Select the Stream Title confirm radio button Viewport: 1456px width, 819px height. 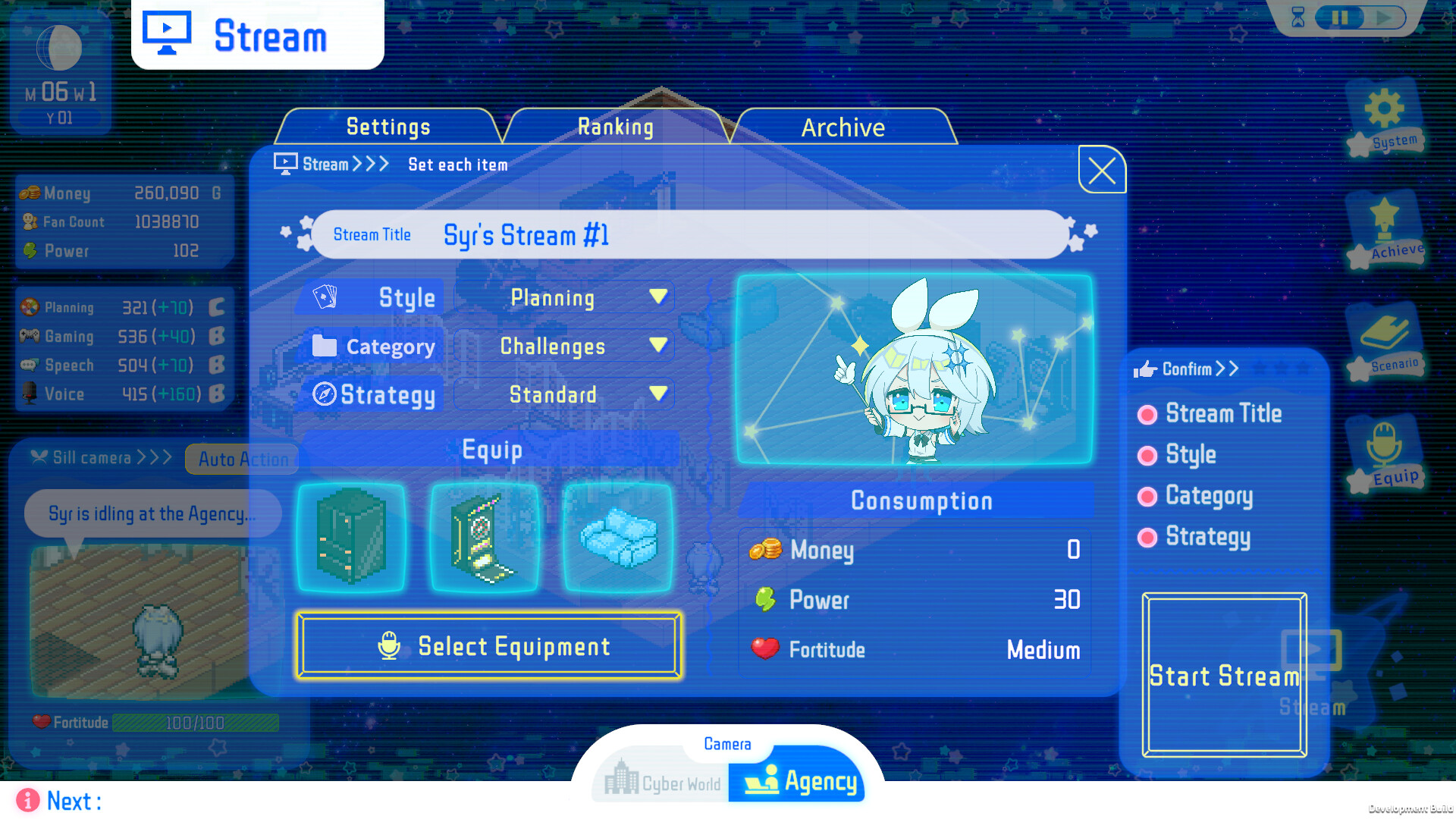(1147, 414)
